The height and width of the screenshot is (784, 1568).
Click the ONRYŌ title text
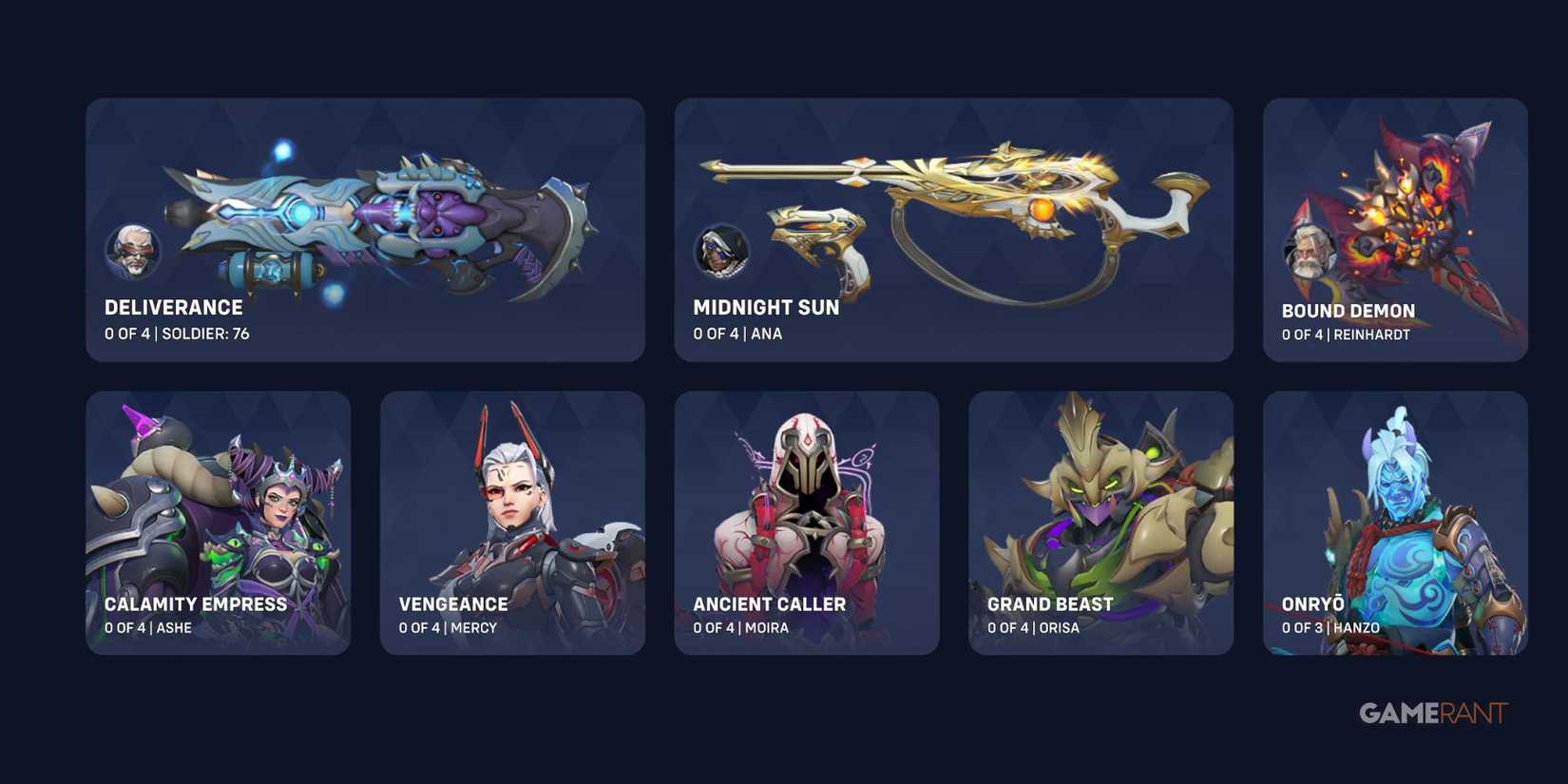point(1311,602)
